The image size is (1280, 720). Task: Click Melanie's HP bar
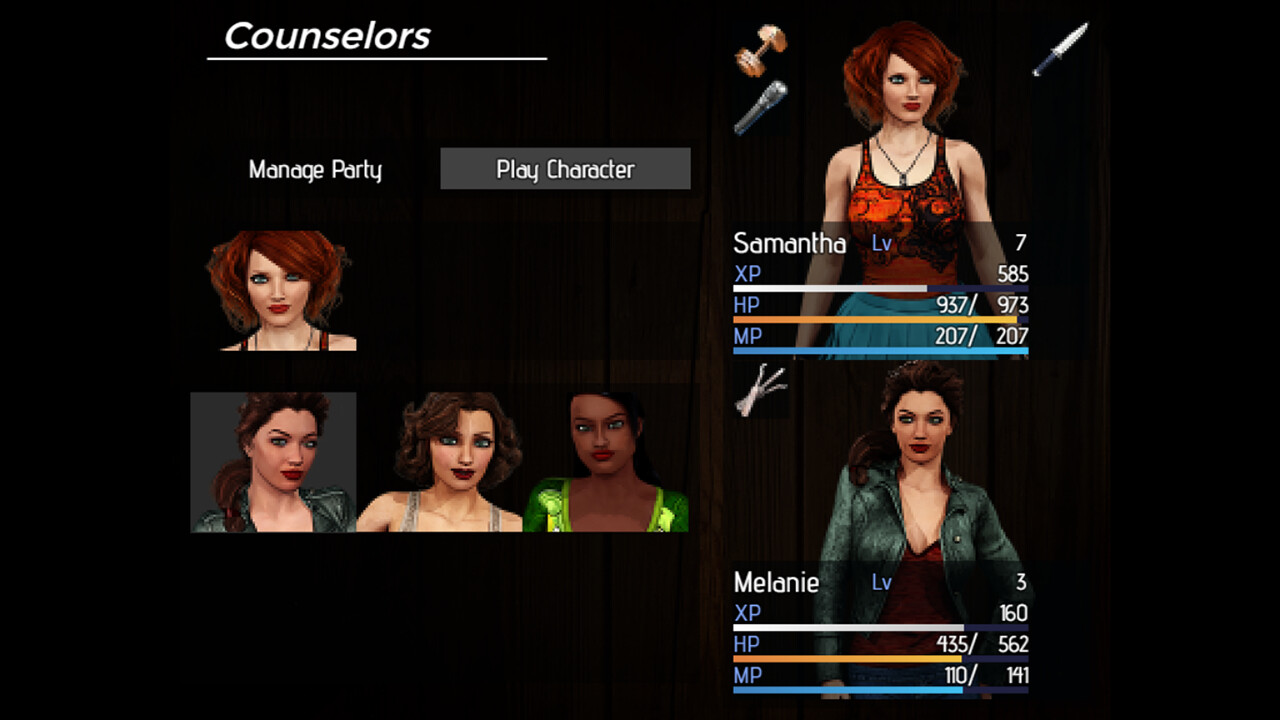(880, 658)
